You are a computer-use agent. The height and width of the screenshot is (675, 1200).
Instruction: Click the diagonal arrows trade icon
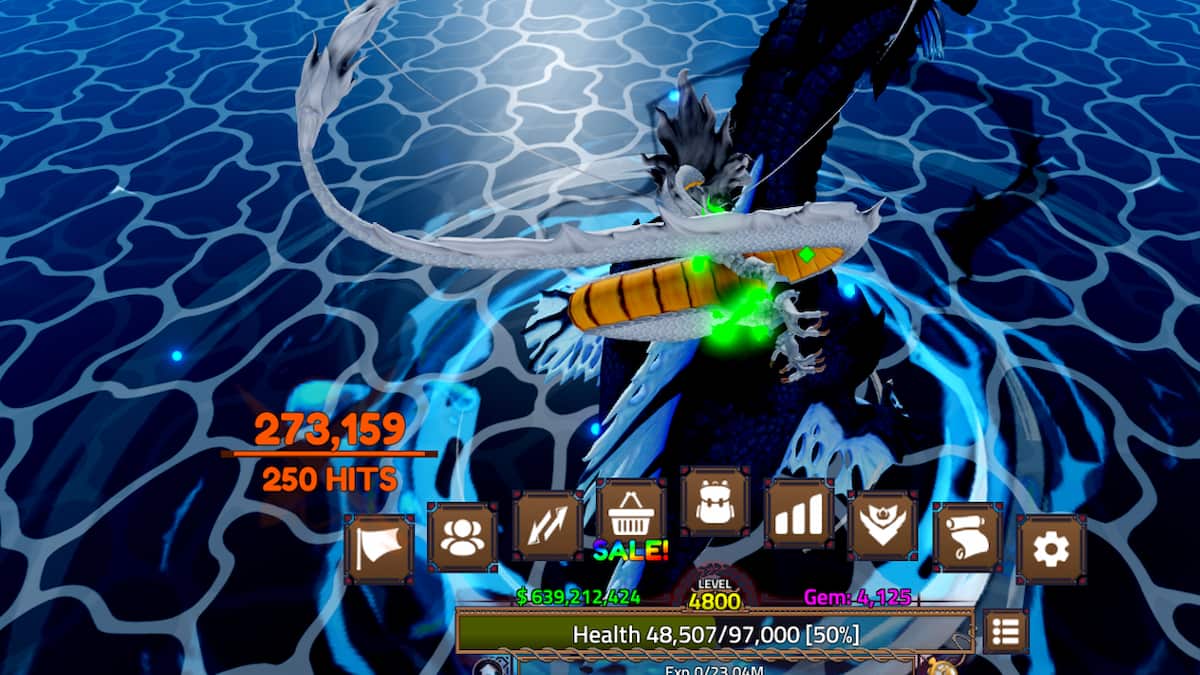[x=547, y=525]
